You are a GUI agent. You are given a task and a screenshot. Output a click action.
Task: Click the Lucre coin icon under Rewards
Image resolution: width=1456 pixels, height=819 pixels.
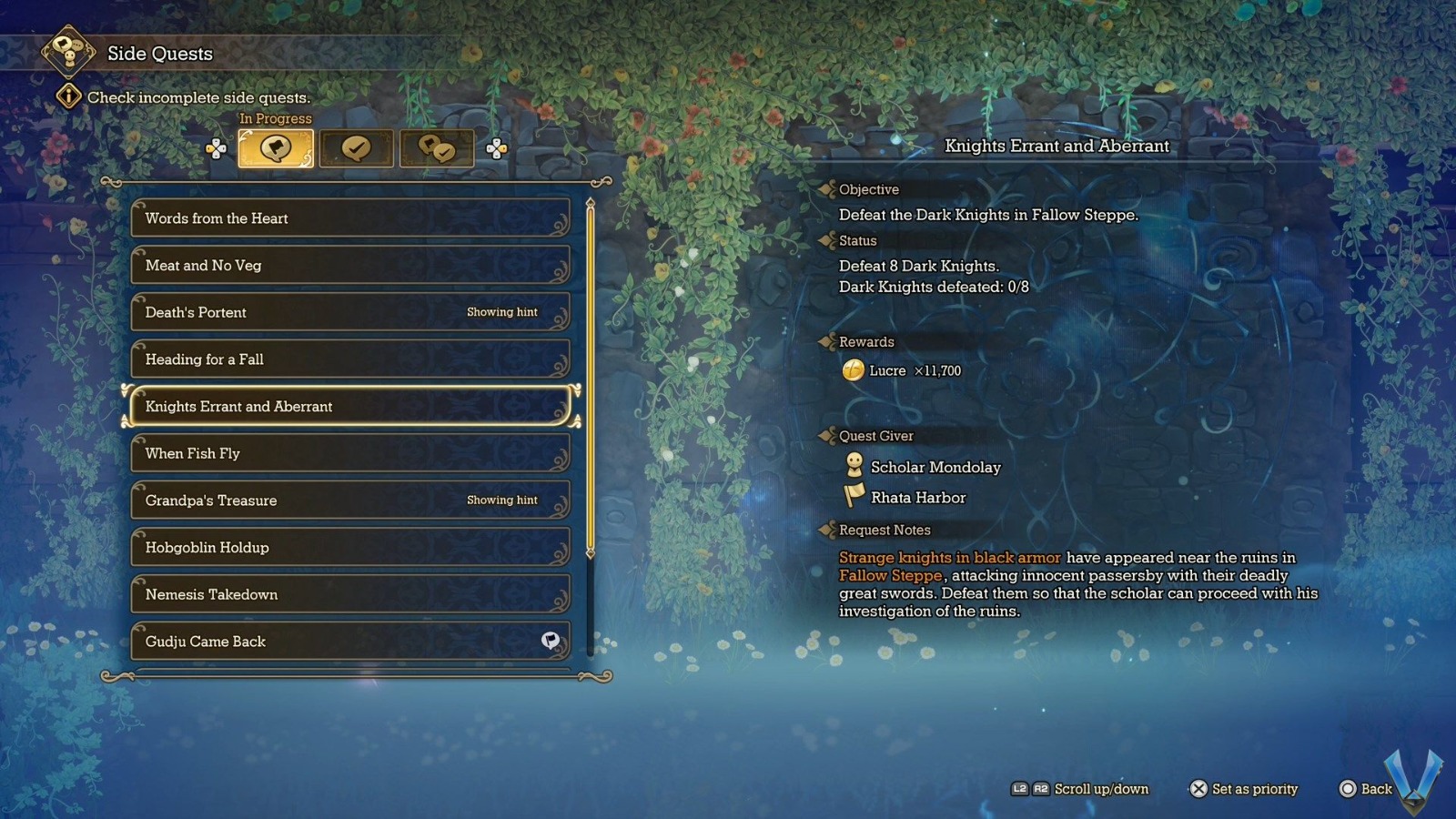[854, 370]
